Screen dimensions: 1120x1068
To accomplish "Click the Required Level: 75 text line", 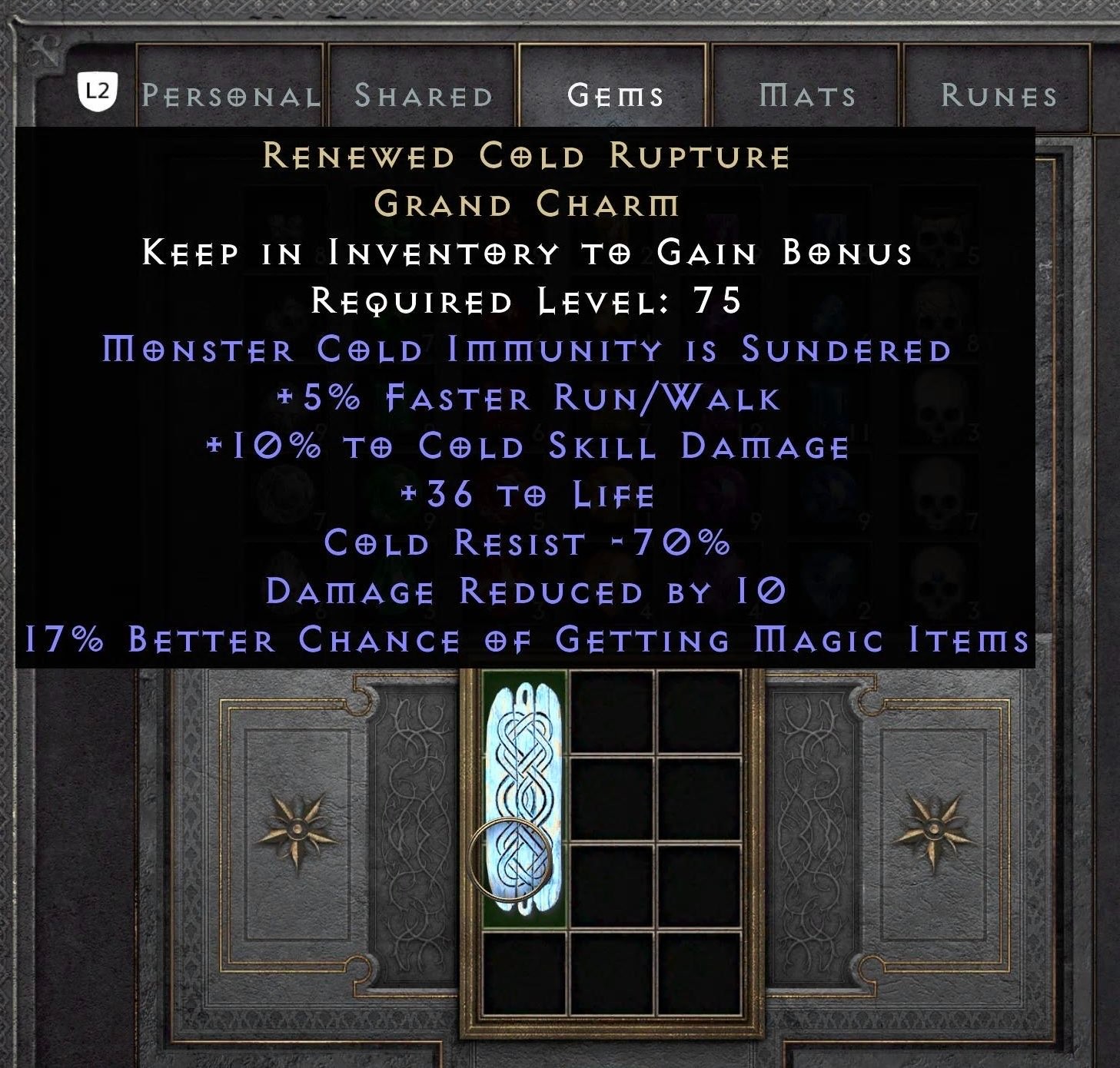I will [x=525, y=301].
